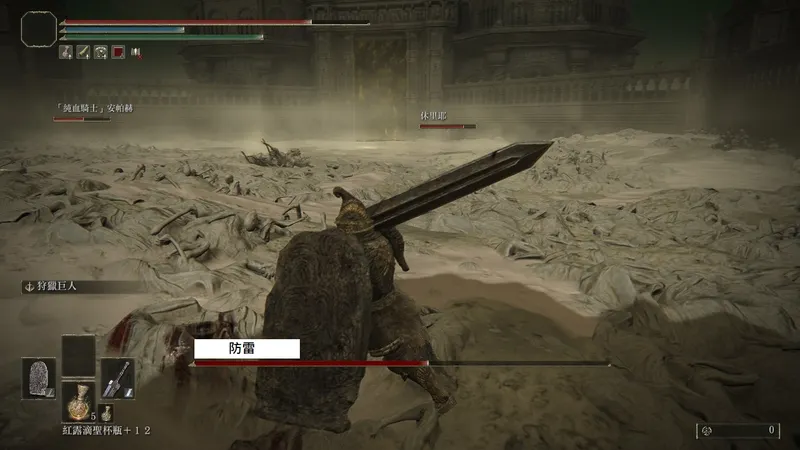
Task: Click the red square status effect icon
Action: pos(118,52)
